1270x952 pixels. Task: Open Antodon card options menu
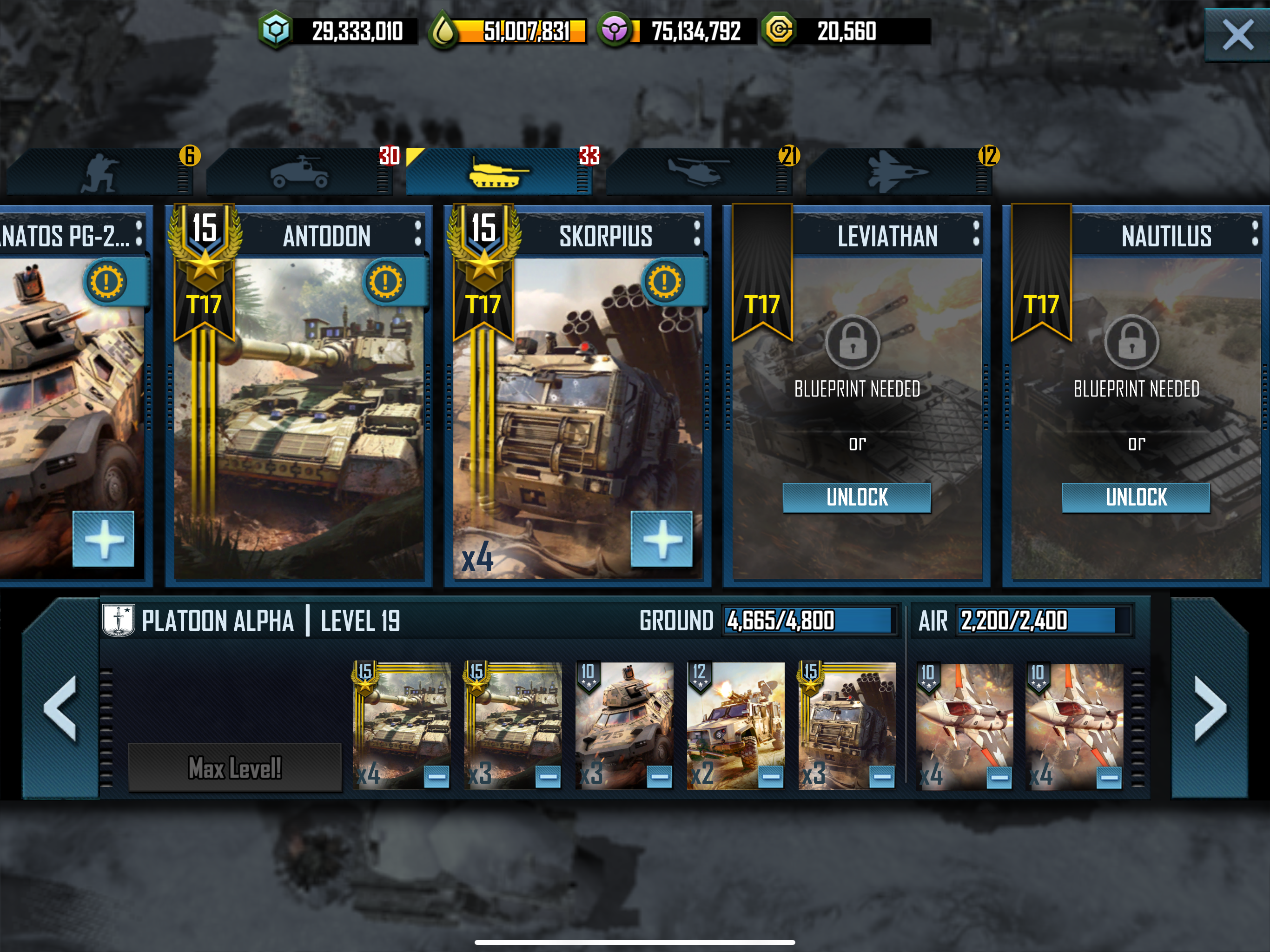click(418, 234)
